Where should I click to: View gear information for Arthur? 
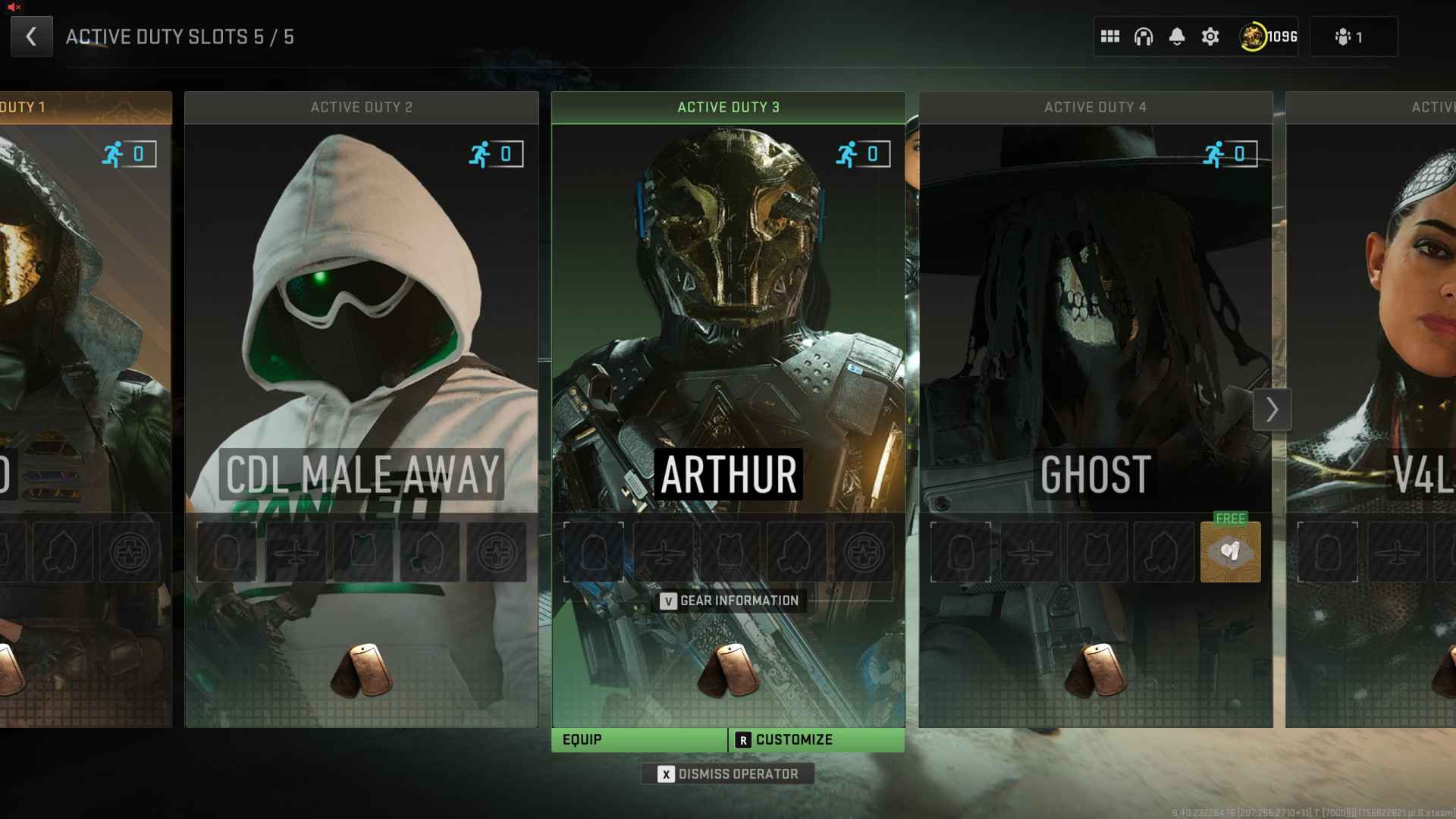(730, 601)
